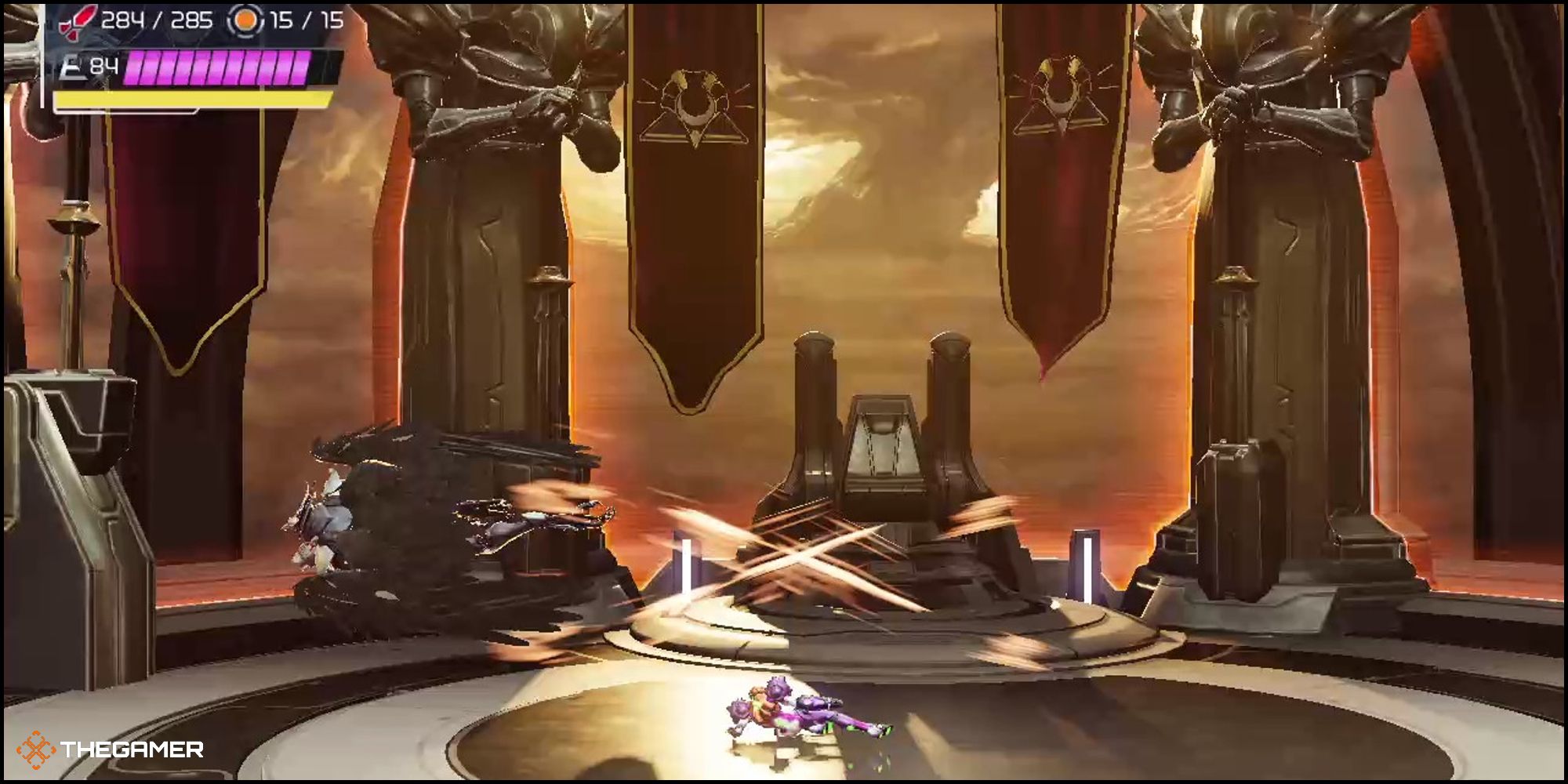Image resolution: width=1568 pixels, height=784 pixels.
Task: Click the crosshair reticle around the Power Bomb
Action: pyautogui.click(x=246, y=21)
